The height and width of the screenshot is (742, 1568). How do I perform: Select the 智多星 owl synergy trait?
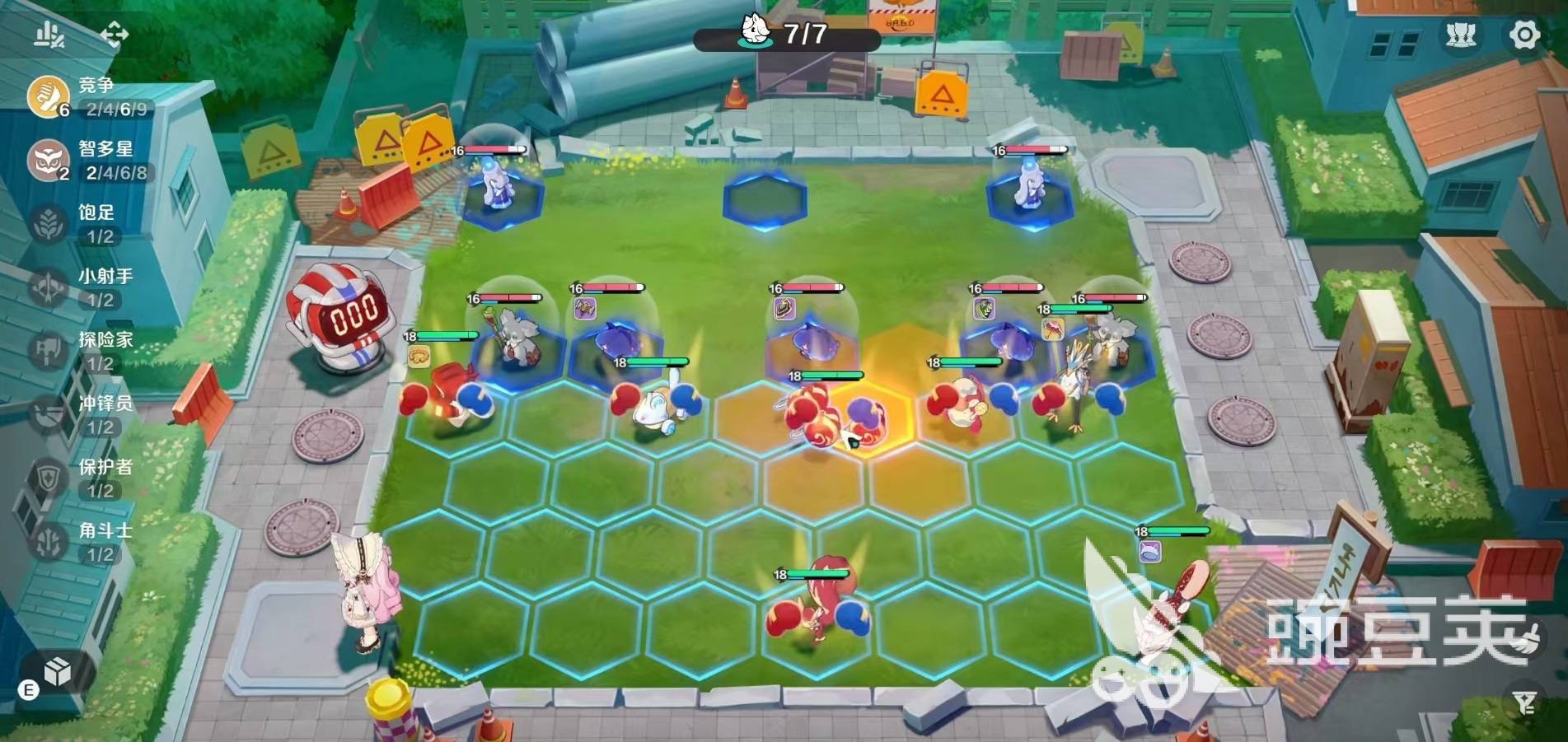coord(49,160)
